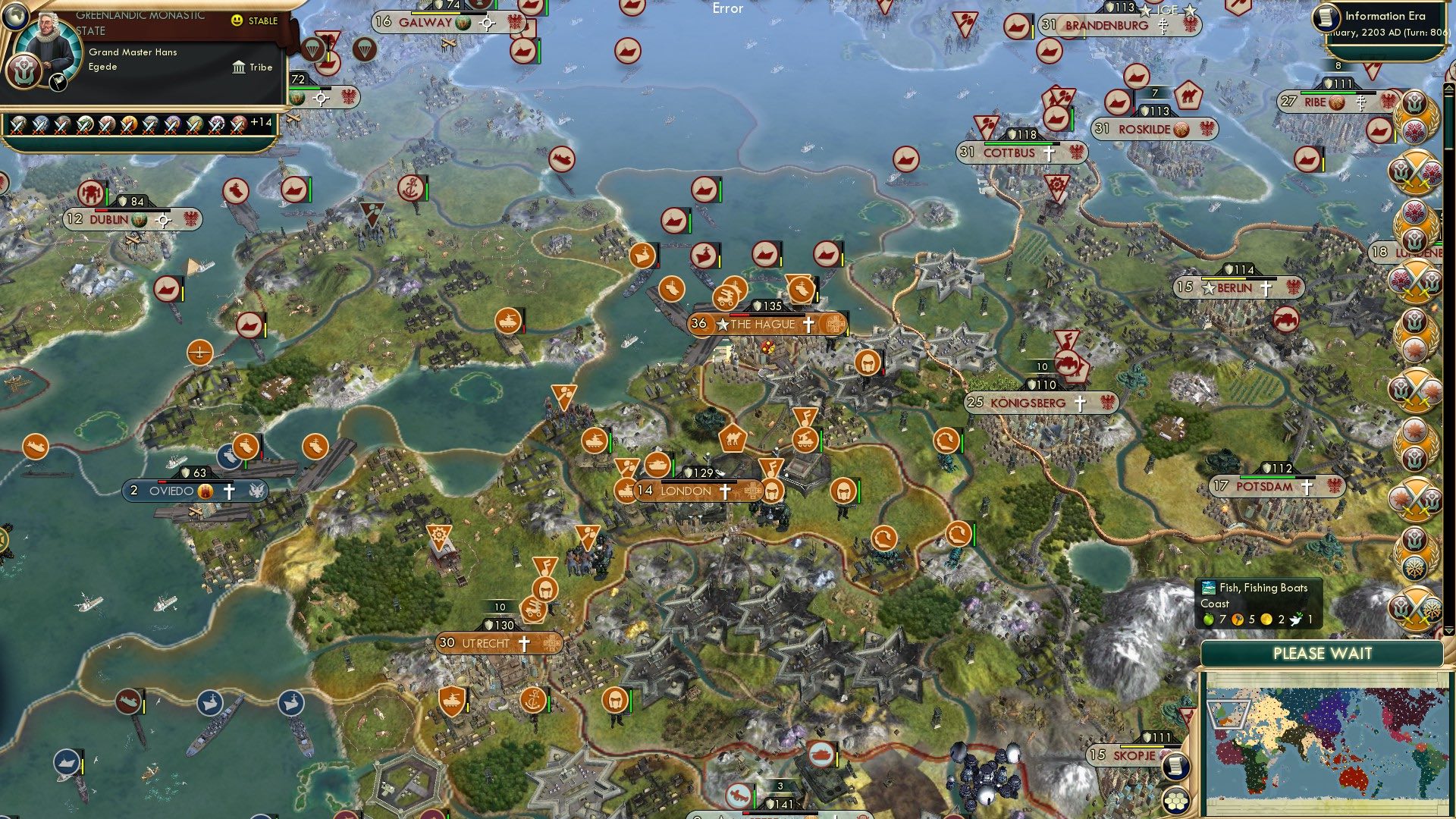Toggle the STABLE happiness smiley indicator
The image size is (1456, 819).
(237, 20)
